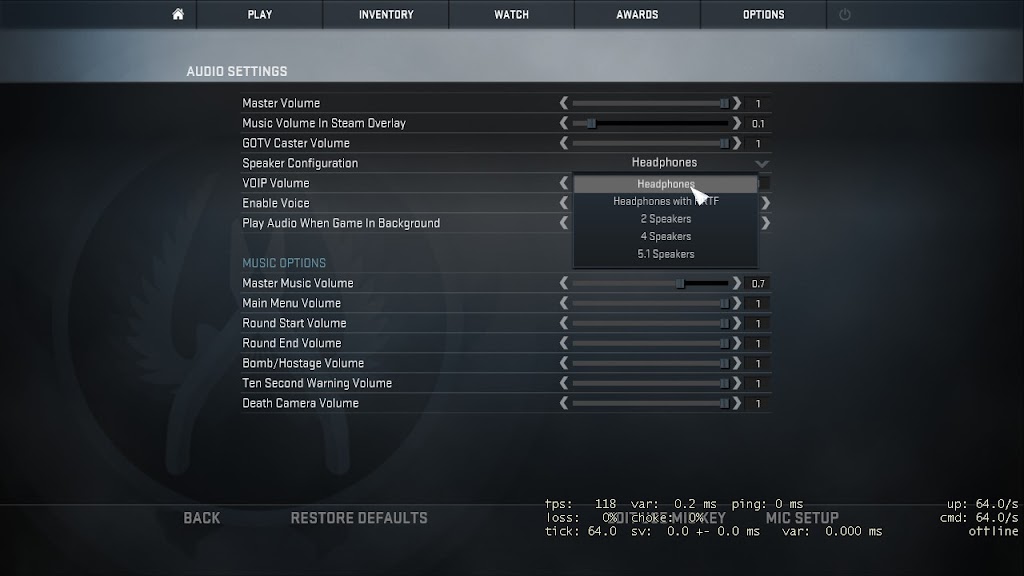The height and width of the screenshot is (576, 1024).
Task: Choose 2 Speakers from dropdown
Action: point(665,219)
